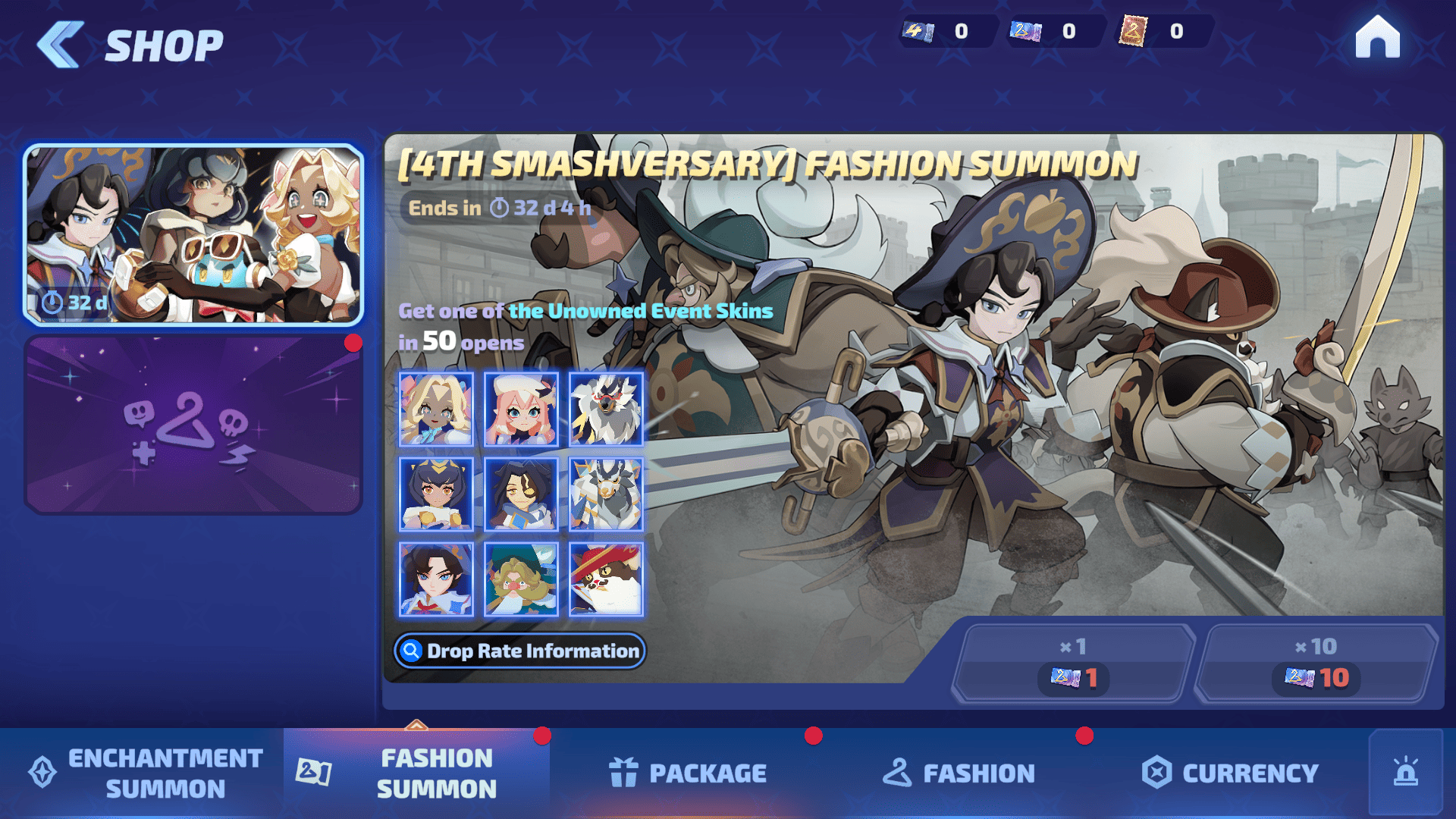Go to the Currency tab
The height and width of the screenshot is (819, 1456).
(x=1230, y=773)
